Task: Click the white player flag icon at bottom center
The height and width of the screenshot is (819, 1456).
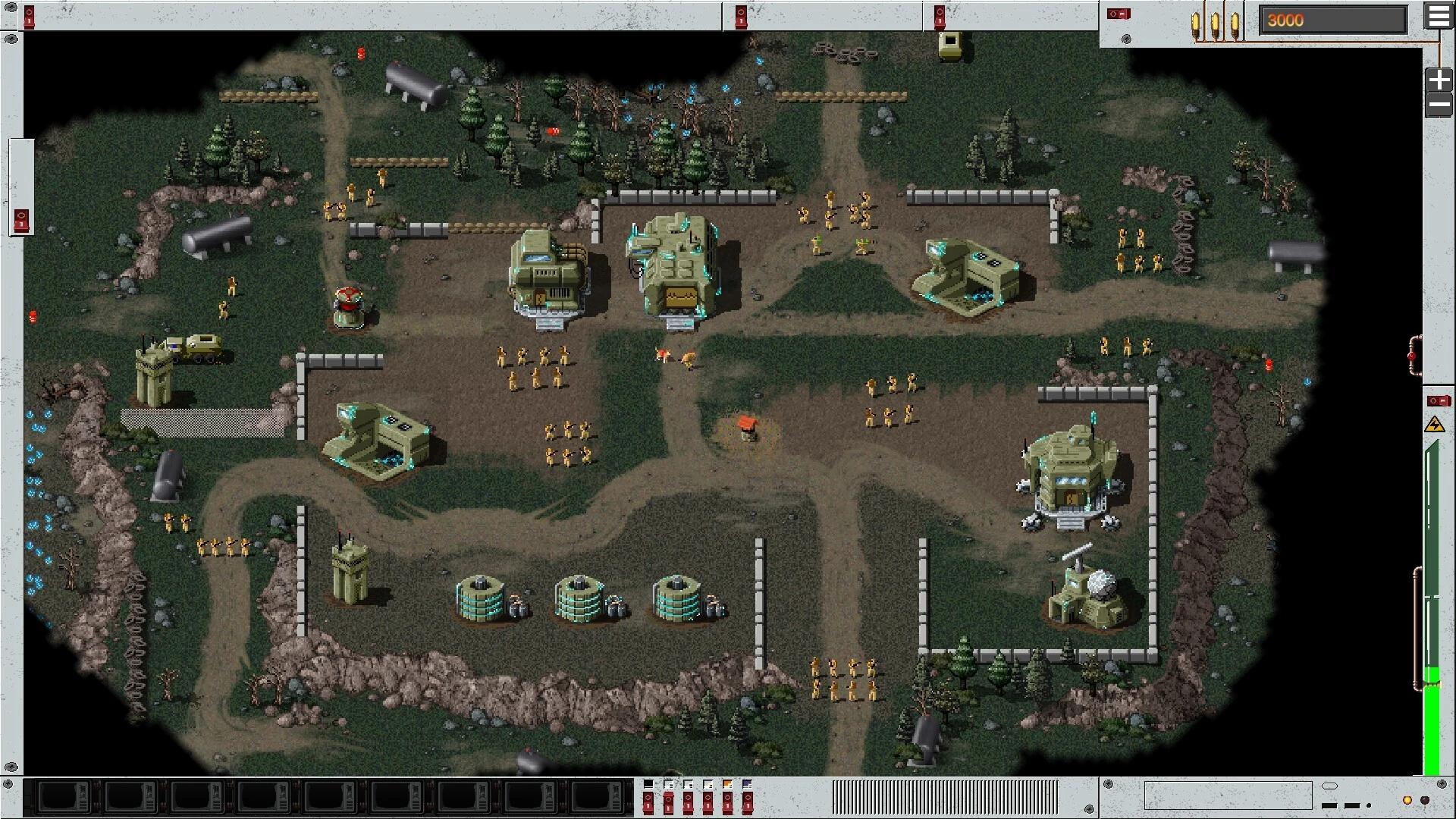Action: tap(668, 783)
